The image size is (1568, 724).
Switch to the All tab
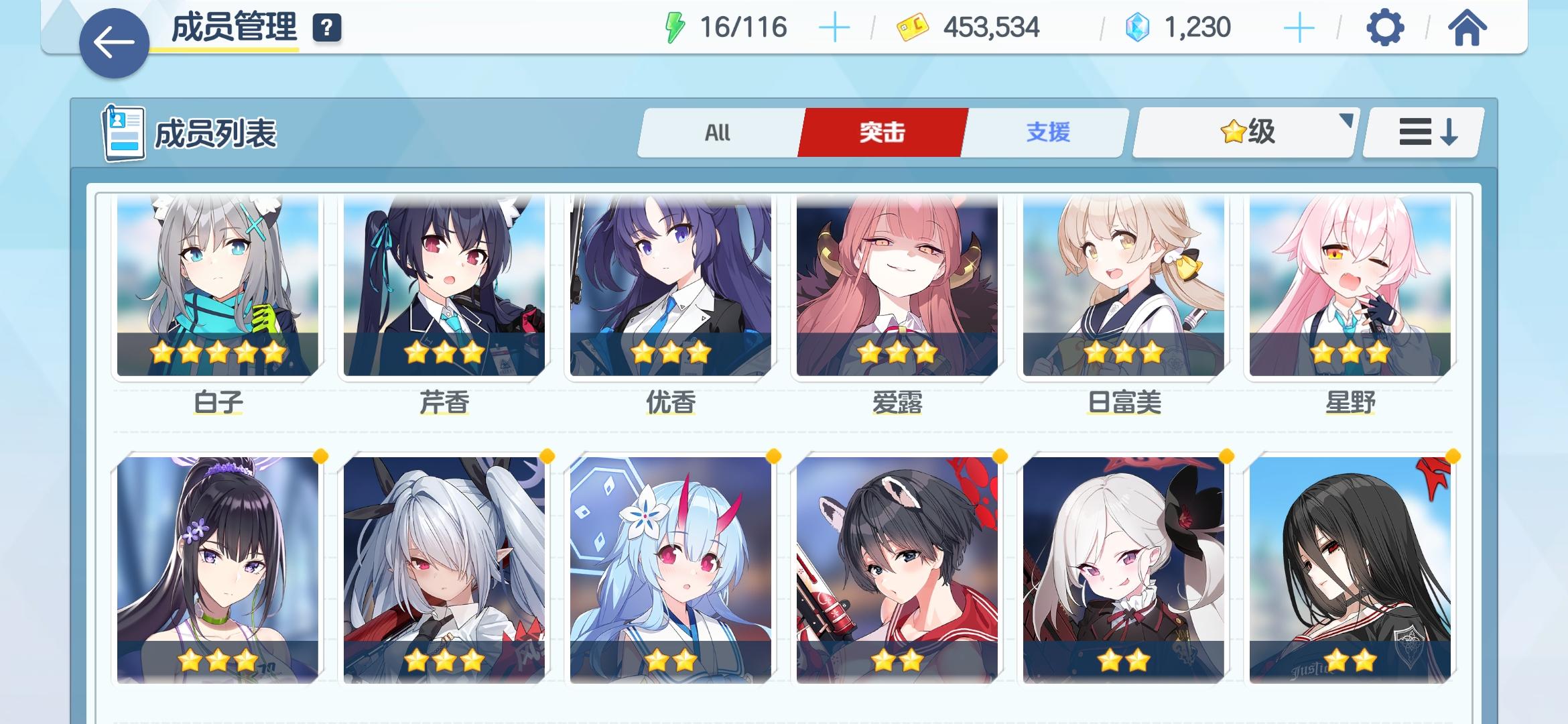click(x=717, y=133)
